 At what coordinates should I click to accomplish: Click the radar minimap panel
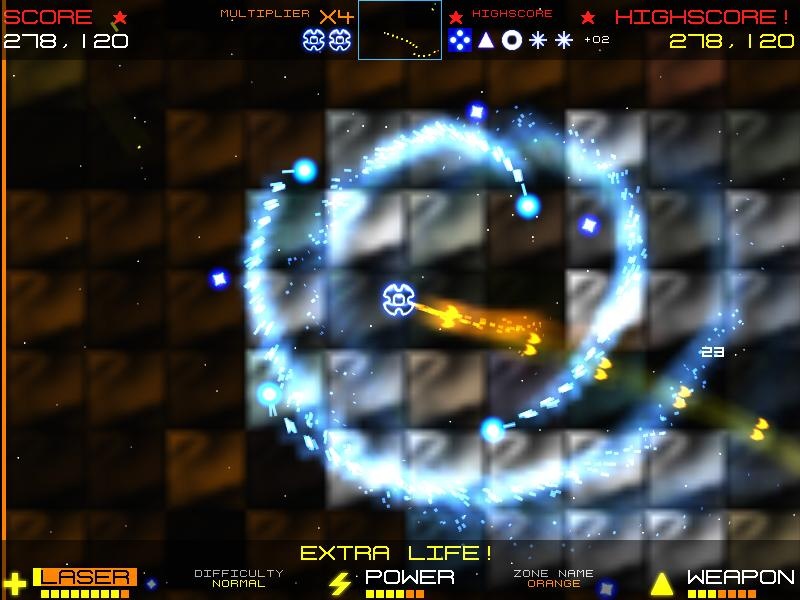tap(399, 30)
